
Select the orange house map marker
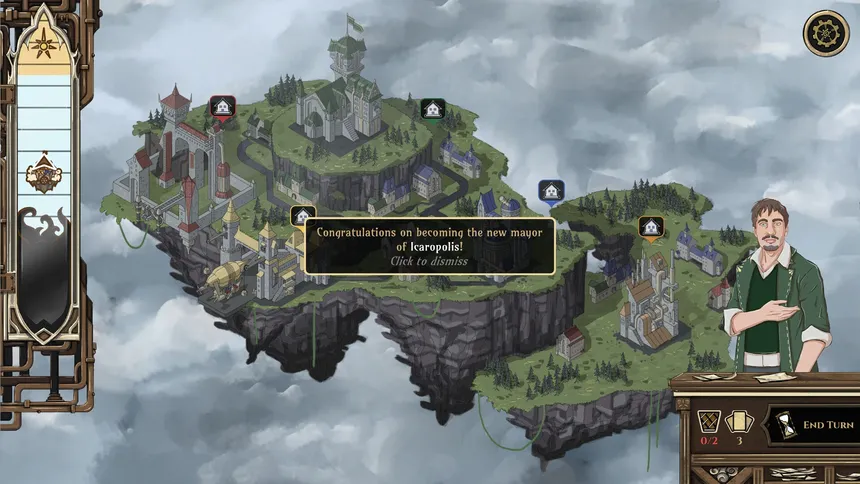click(650, 227)
